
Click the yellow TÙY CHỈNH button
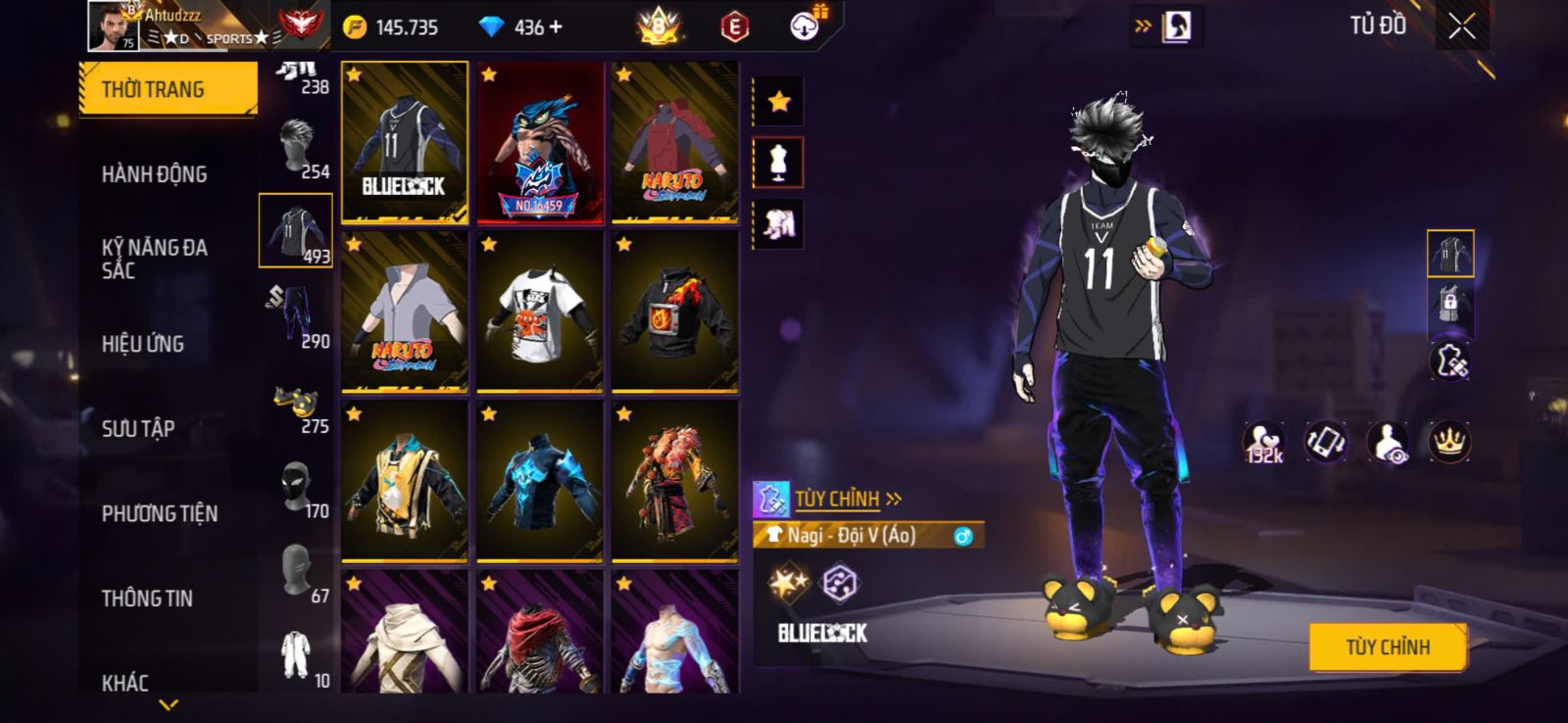(1387, 647)
